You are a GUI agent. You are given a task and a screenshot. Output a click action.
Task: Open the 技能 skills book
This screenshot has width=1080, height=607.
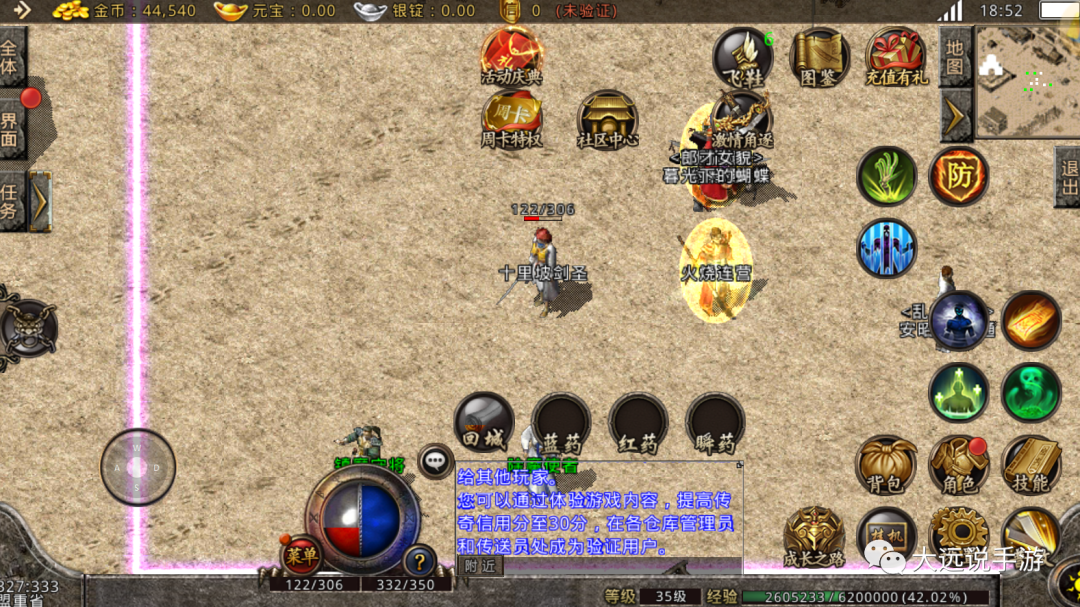(x=1030, y=465)
